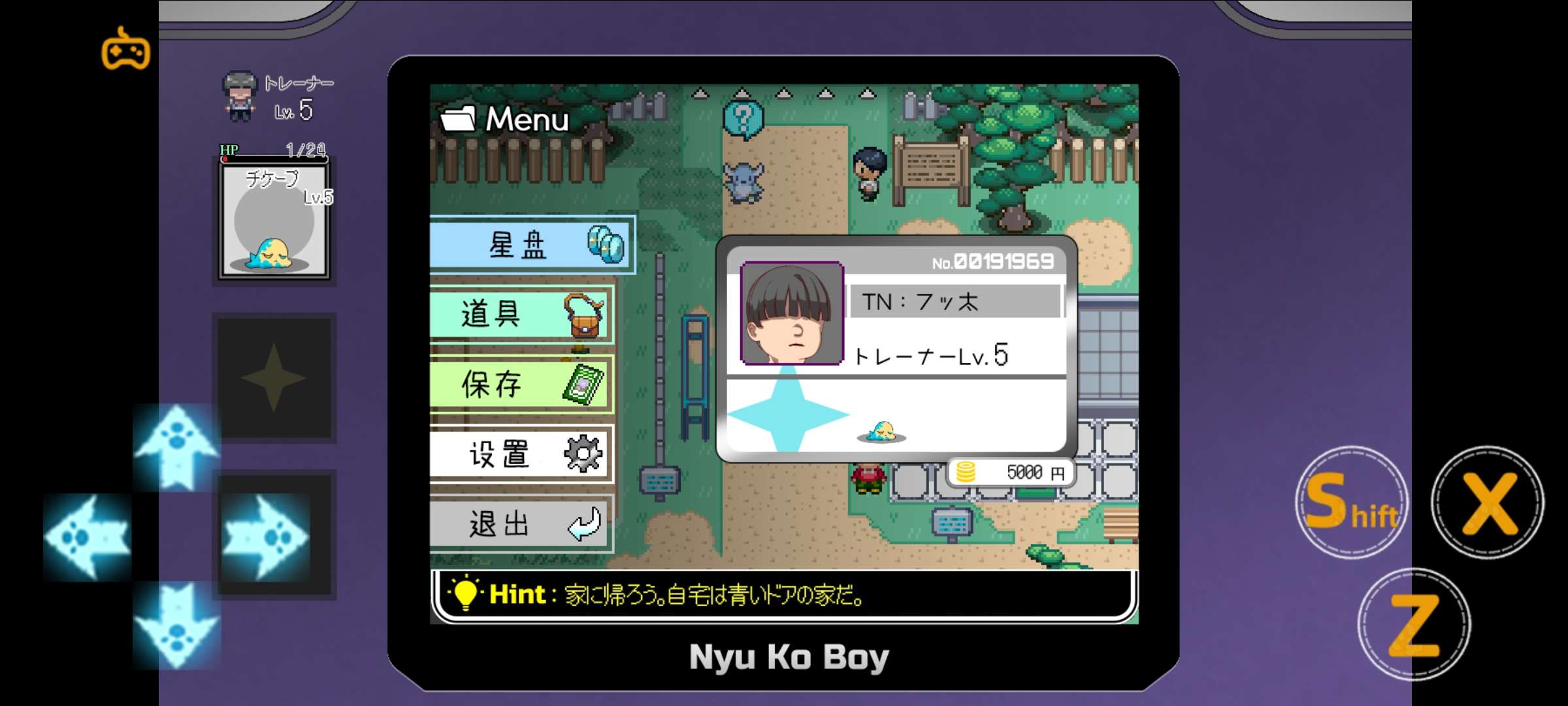Tap the orange X button
The height and width of the screenshot is (706, 1568).
click(x=1488, y=502)
